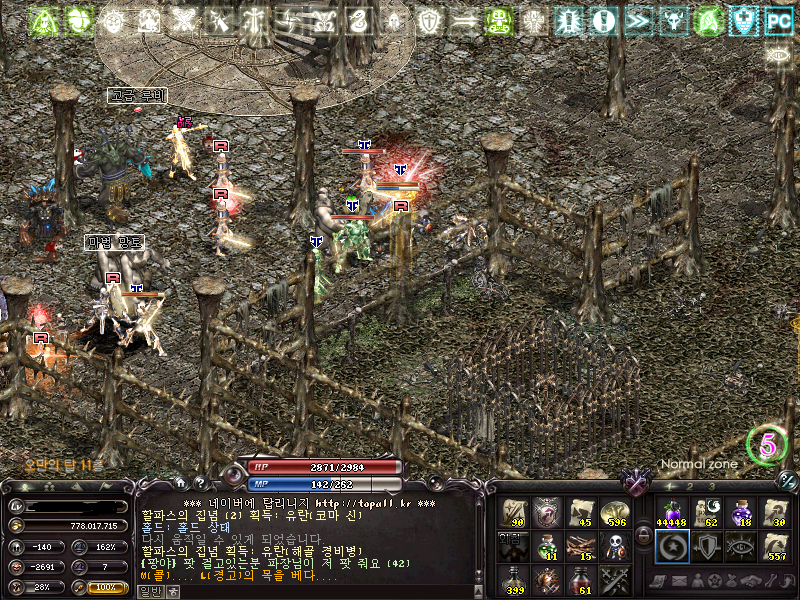Click the skeleton doll item slot

(x=614, y=546)
